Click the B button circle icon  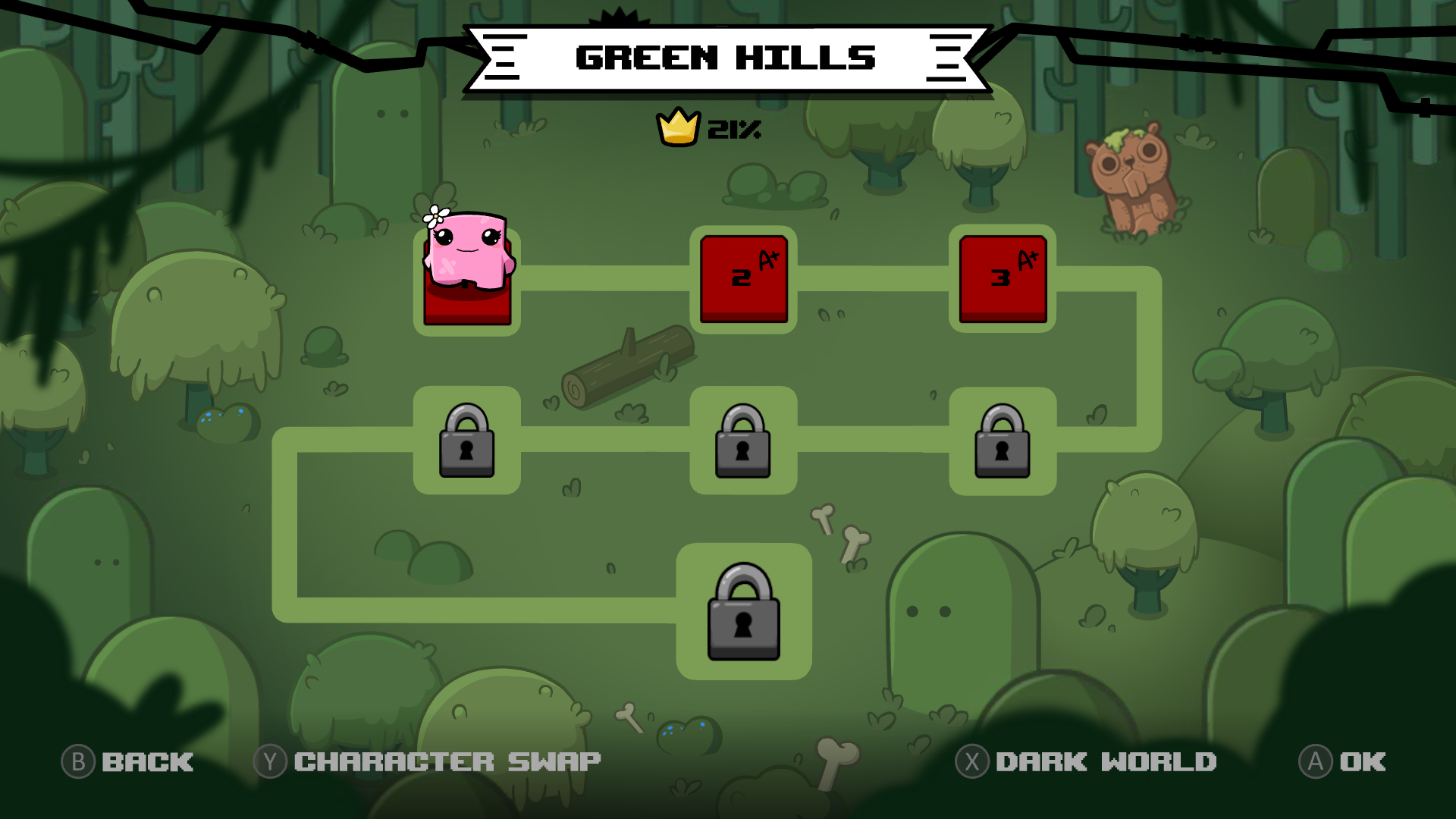tap(78, 761)
